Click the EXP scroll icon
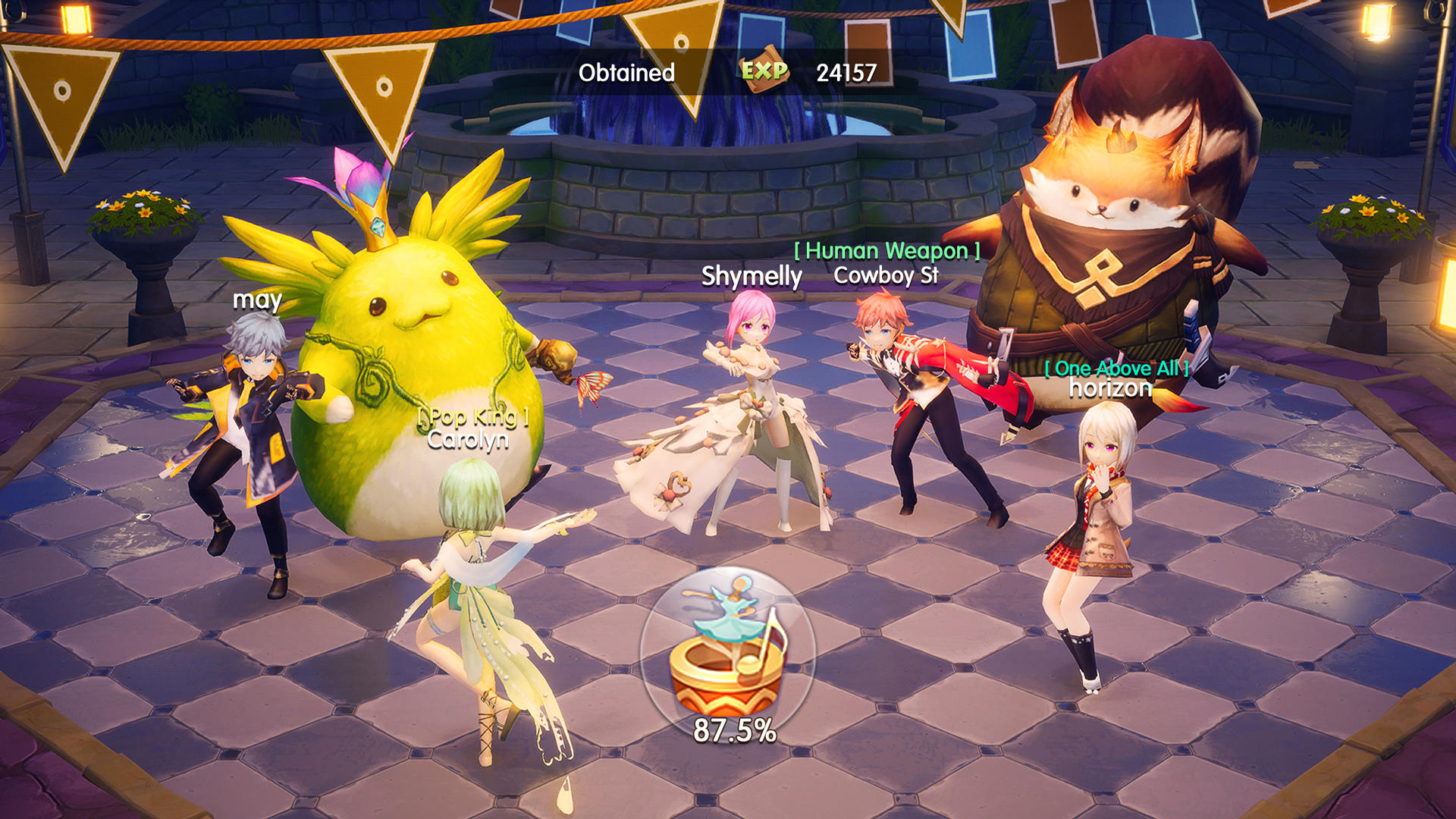The width and height of the screenshot is (1456, 819). coord(764,72)
